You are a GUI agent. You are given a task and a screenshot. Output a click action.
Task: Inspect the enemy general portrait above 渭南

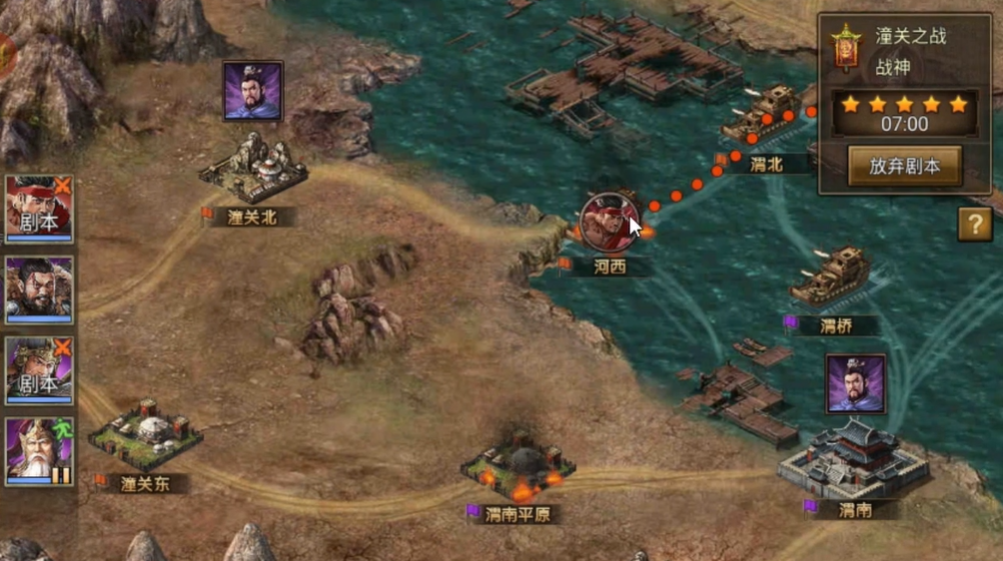(855, 383)
